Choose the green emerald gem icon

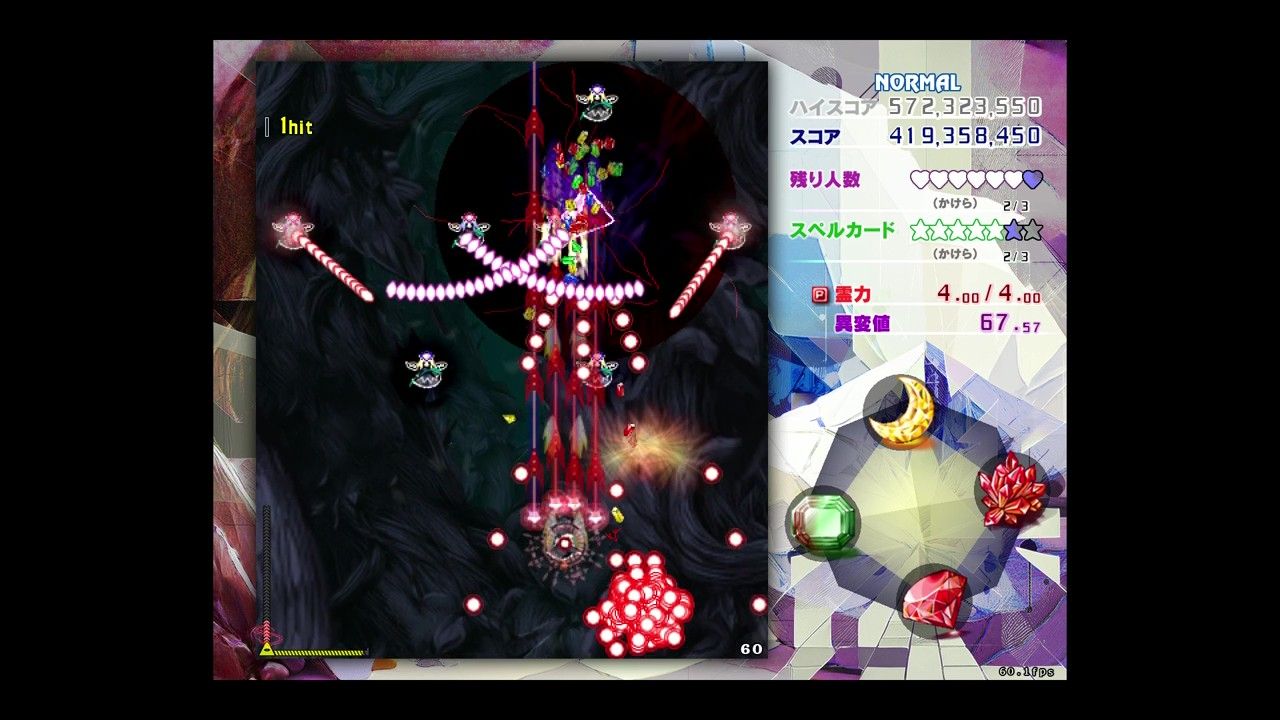(823, 520)
